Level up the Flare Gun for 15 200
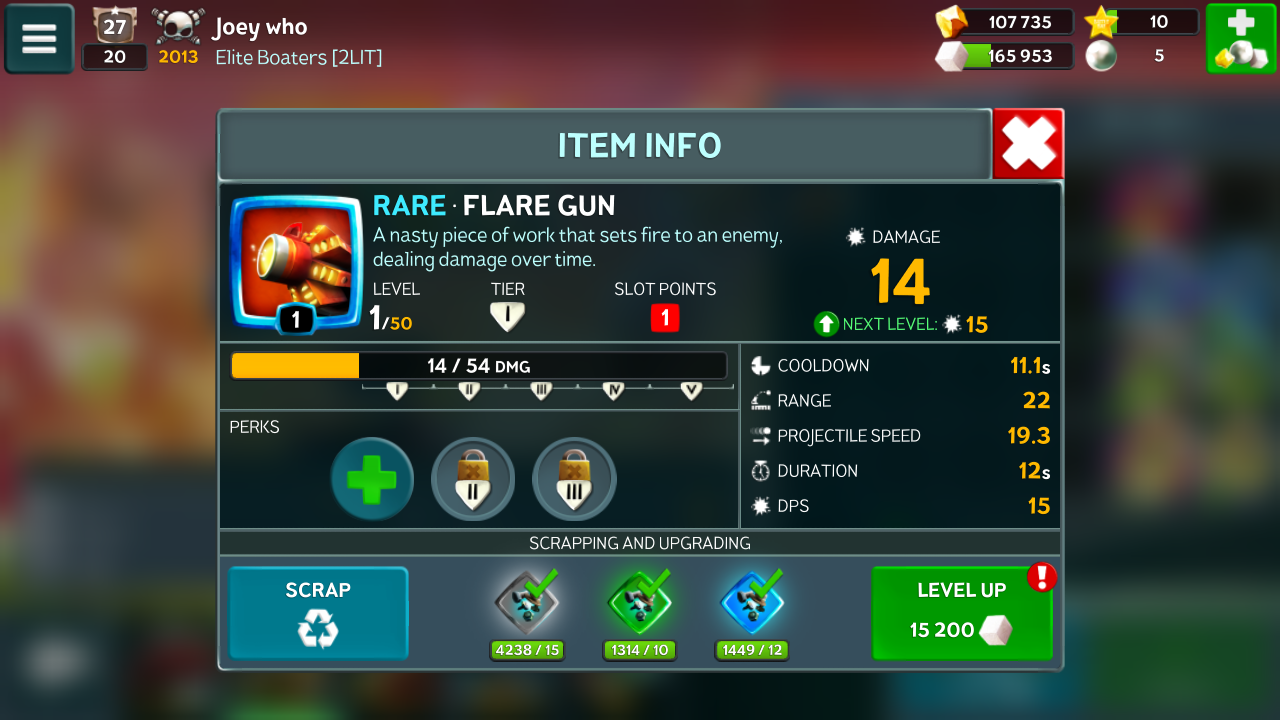The image size is (1280, 720). point(961,613)
